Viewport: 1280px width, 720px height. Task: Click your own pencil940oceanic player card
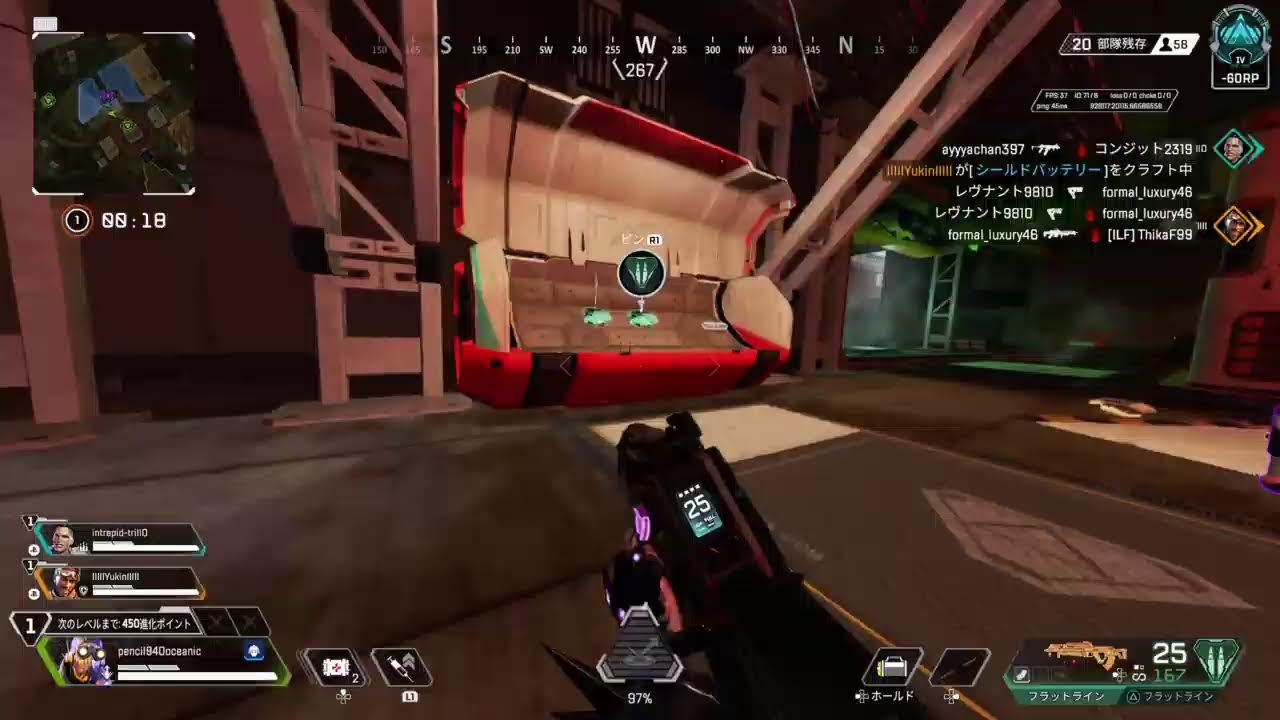click(x=165, y=662)
